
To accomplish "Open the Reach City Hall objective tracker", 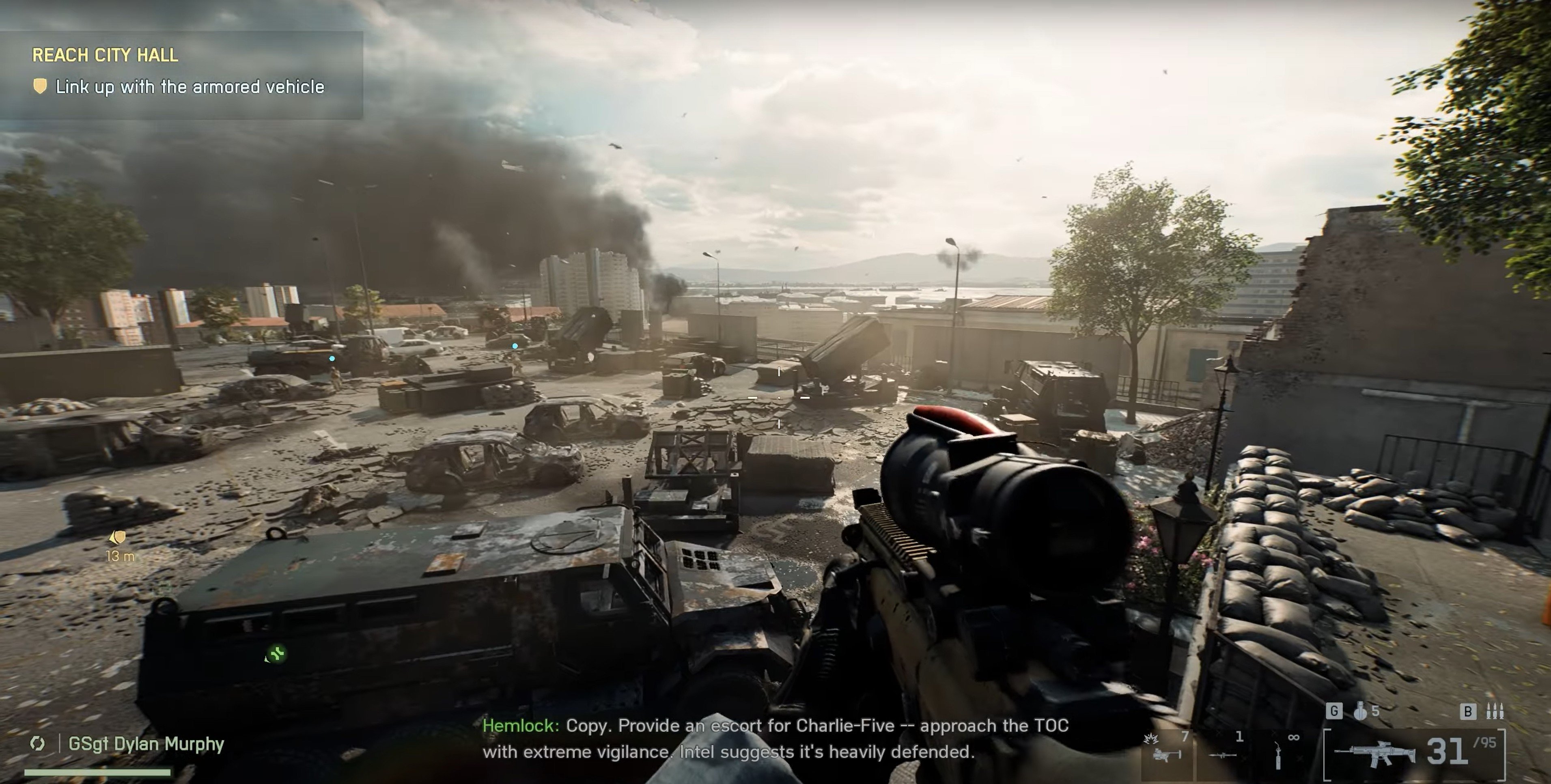I will [x=106, y=56].
